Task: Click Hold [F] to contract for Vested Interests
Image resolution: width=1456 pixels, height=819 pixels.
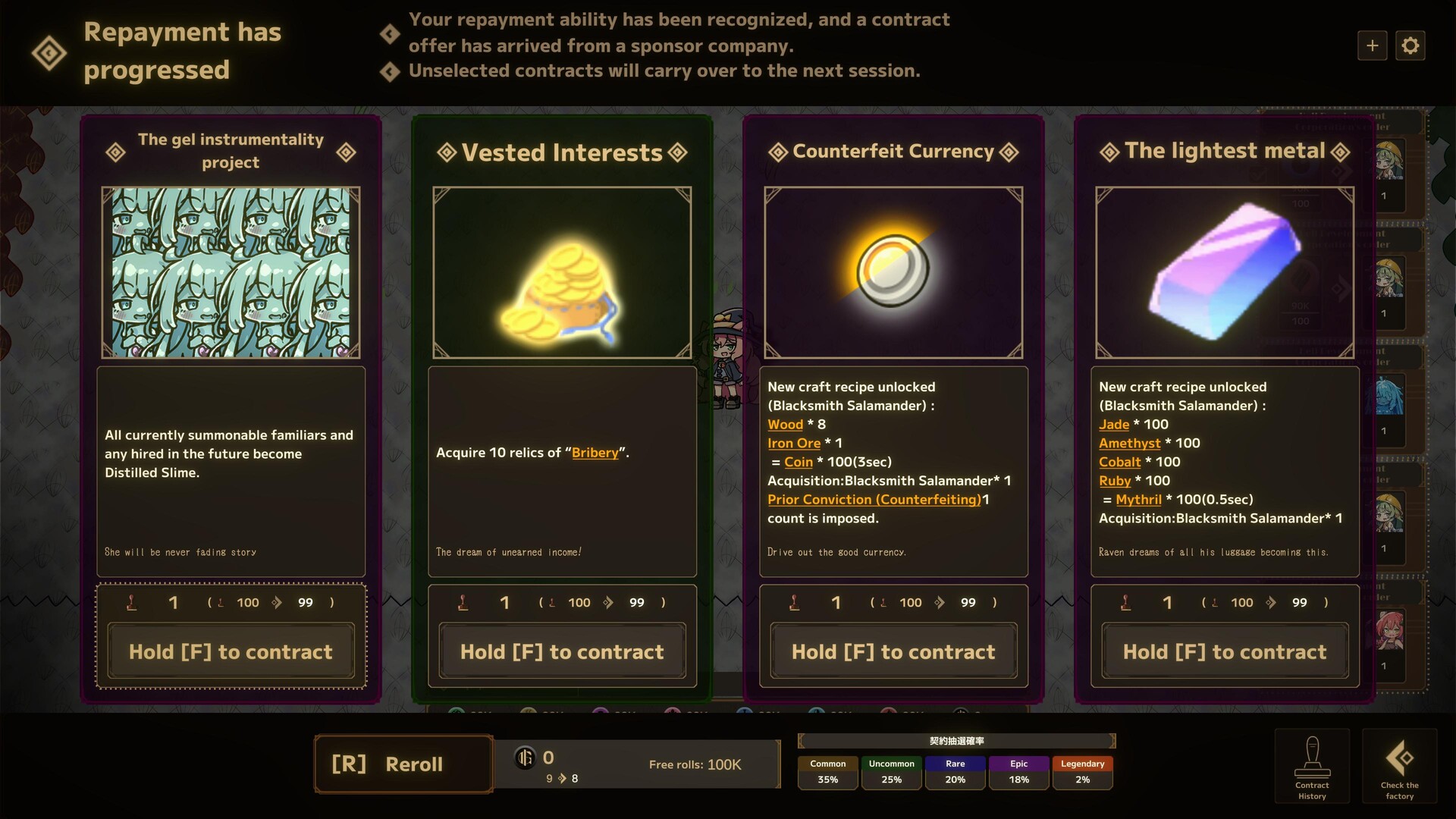Action: (561, 651)
